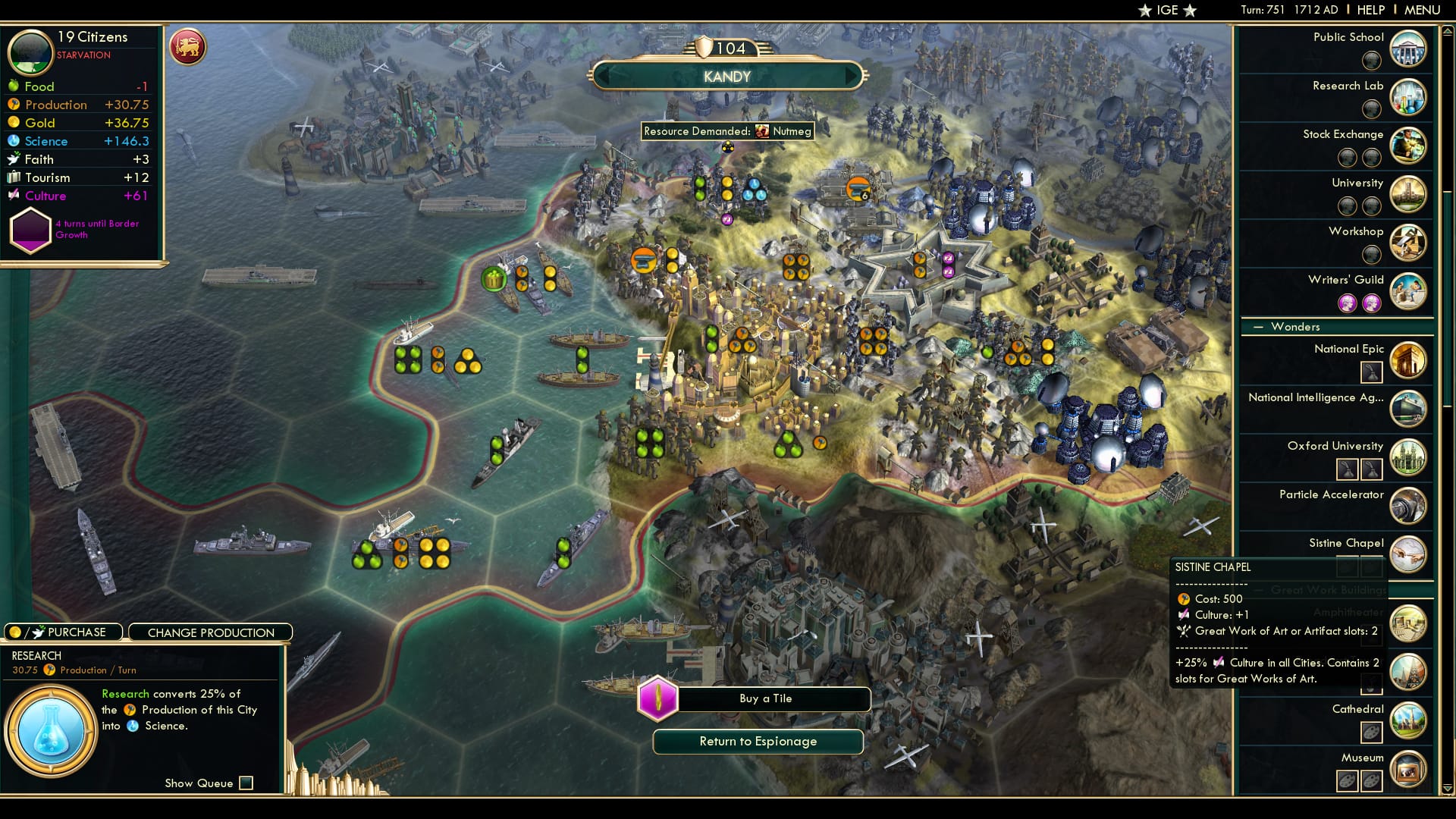1456x819 pixels.
Task: Collapse the Wonders section
Action: [x=1257, y=327]
